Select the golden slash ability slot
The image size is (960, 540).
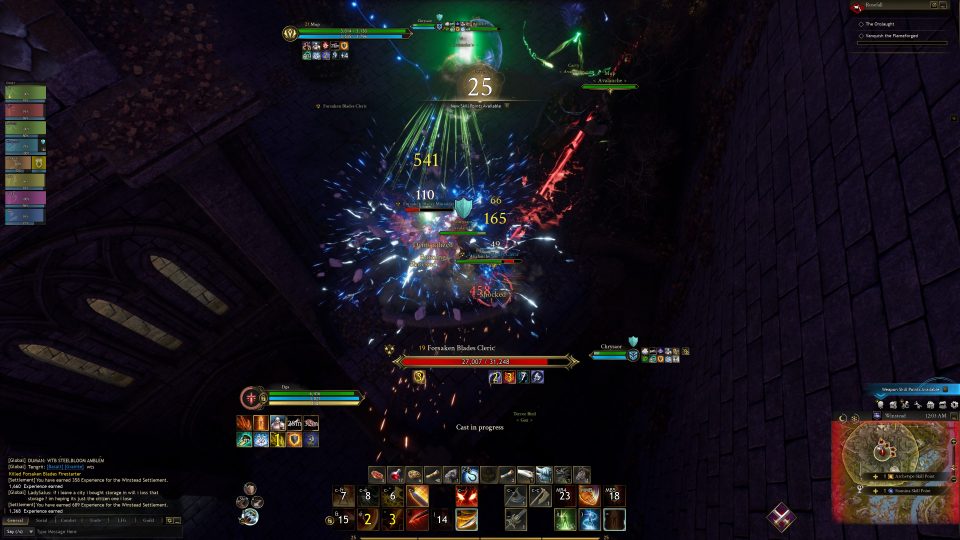[x=466, y=520]
